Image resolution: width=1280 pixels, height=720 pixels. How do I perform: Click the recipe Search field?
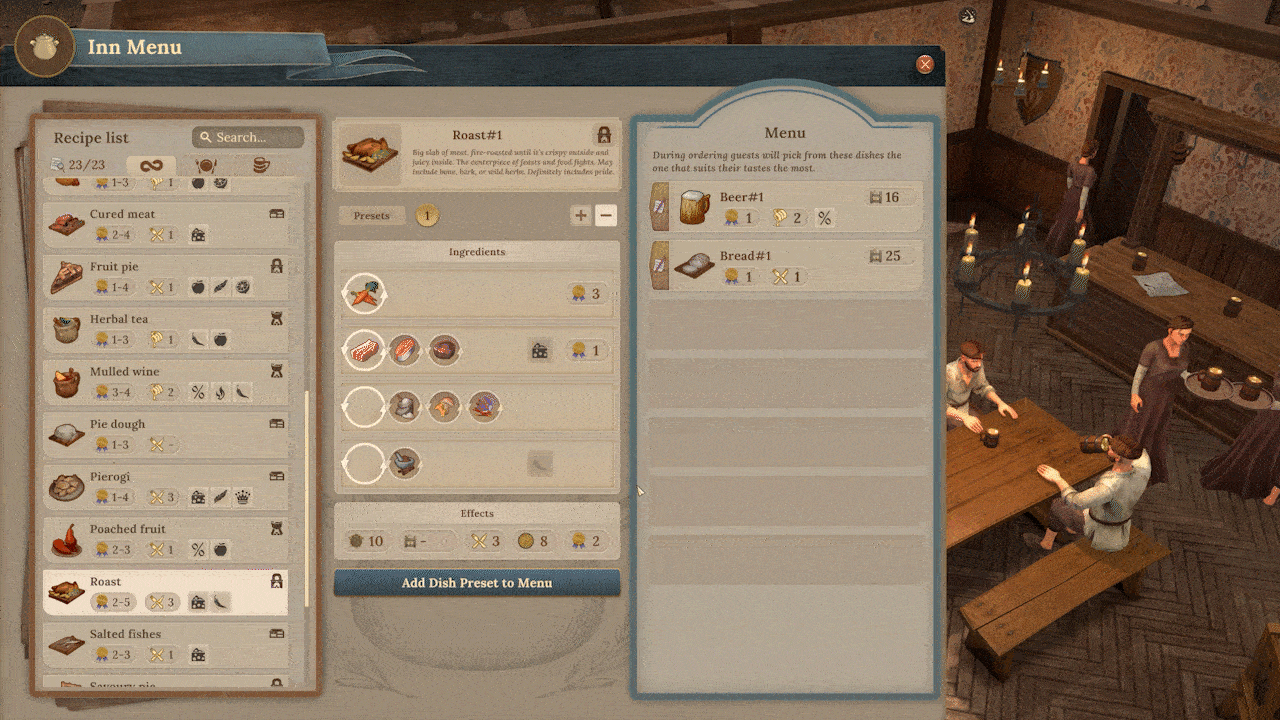click(x=248, y=137)
